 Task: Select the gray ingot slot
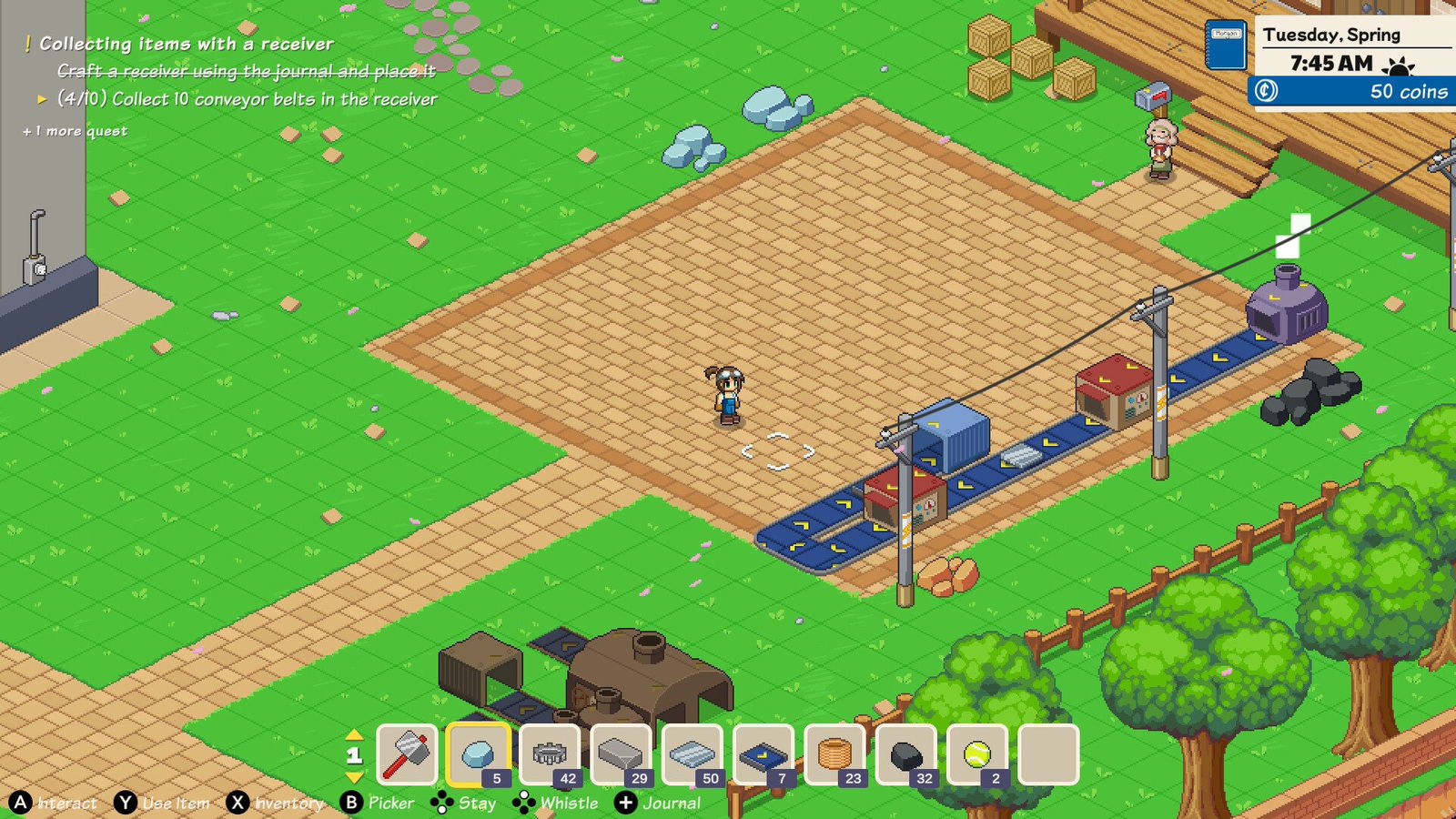[x=621, y=754]
